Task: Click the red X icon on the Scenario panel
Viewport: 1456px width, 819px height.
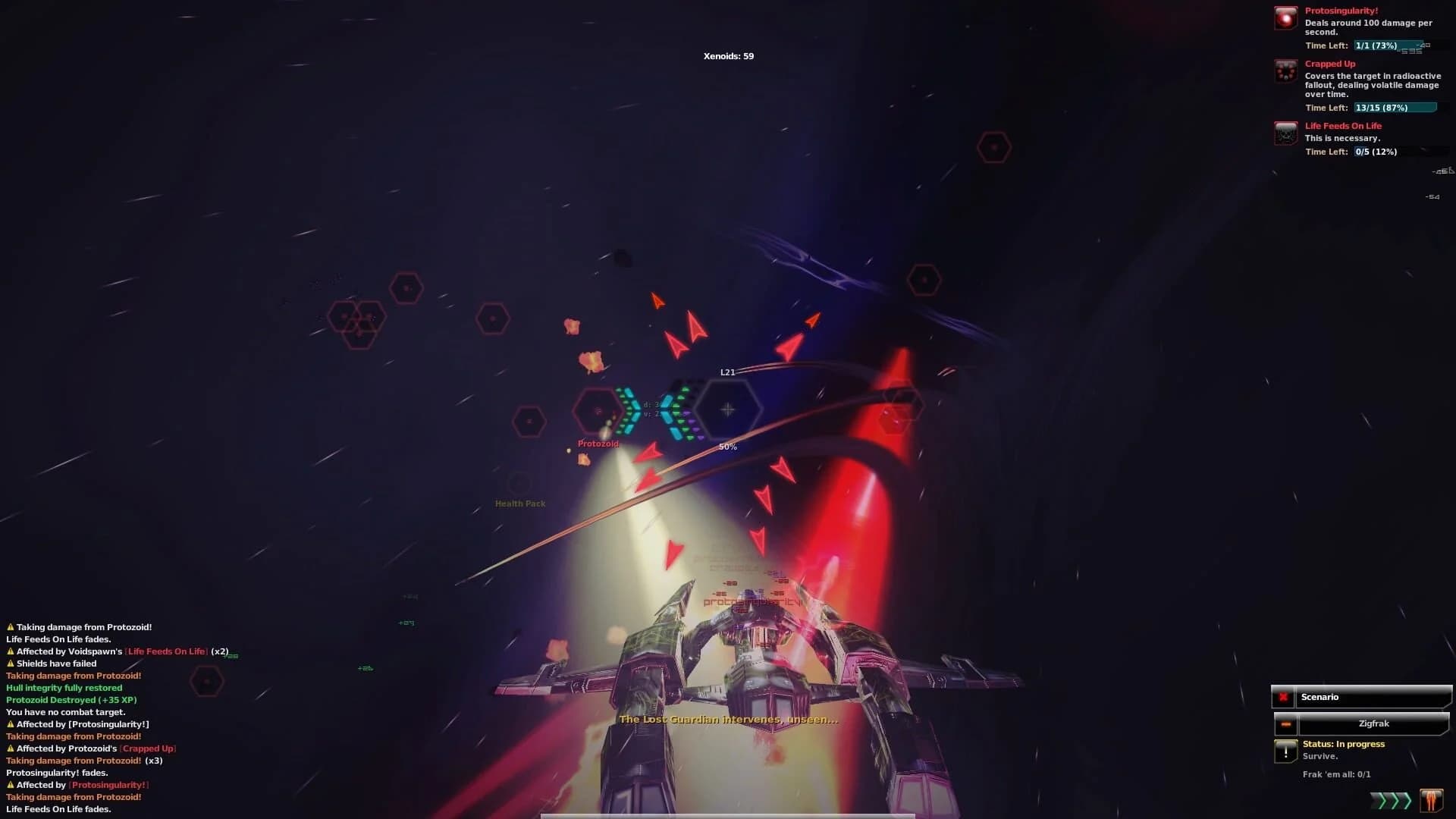Action: (x=1283, y=698)
